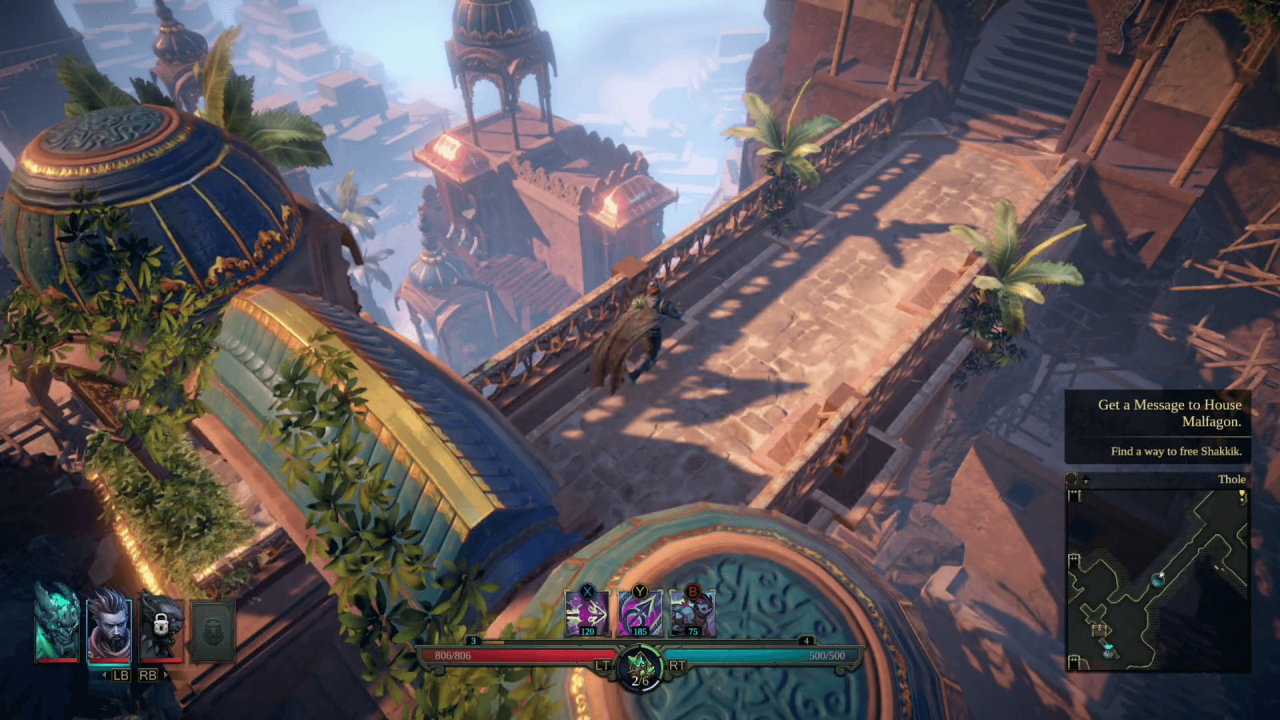Choose the bearded man character portrait
Screen dimensions: 1280x720
(108, 625)
